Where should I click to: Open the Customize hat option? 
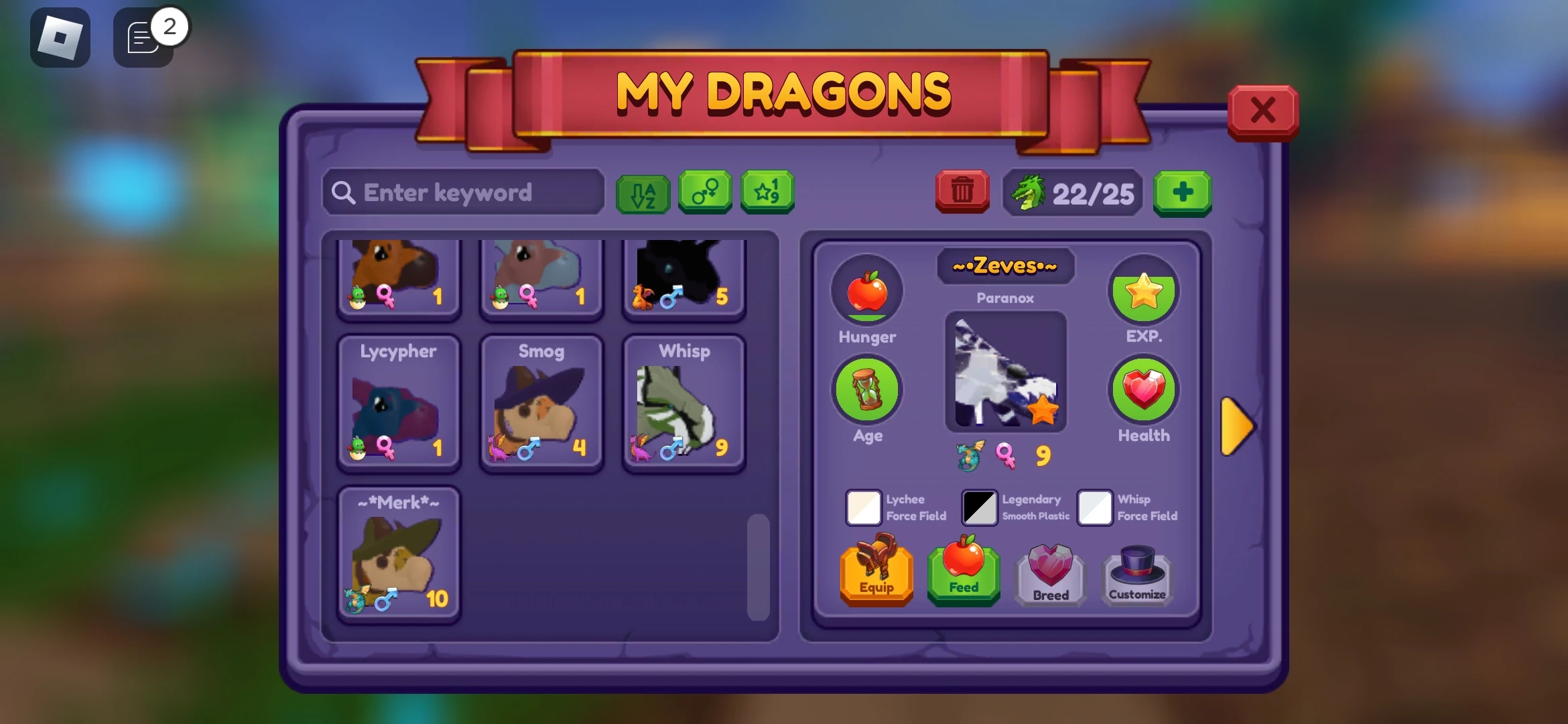[1137, 573]
